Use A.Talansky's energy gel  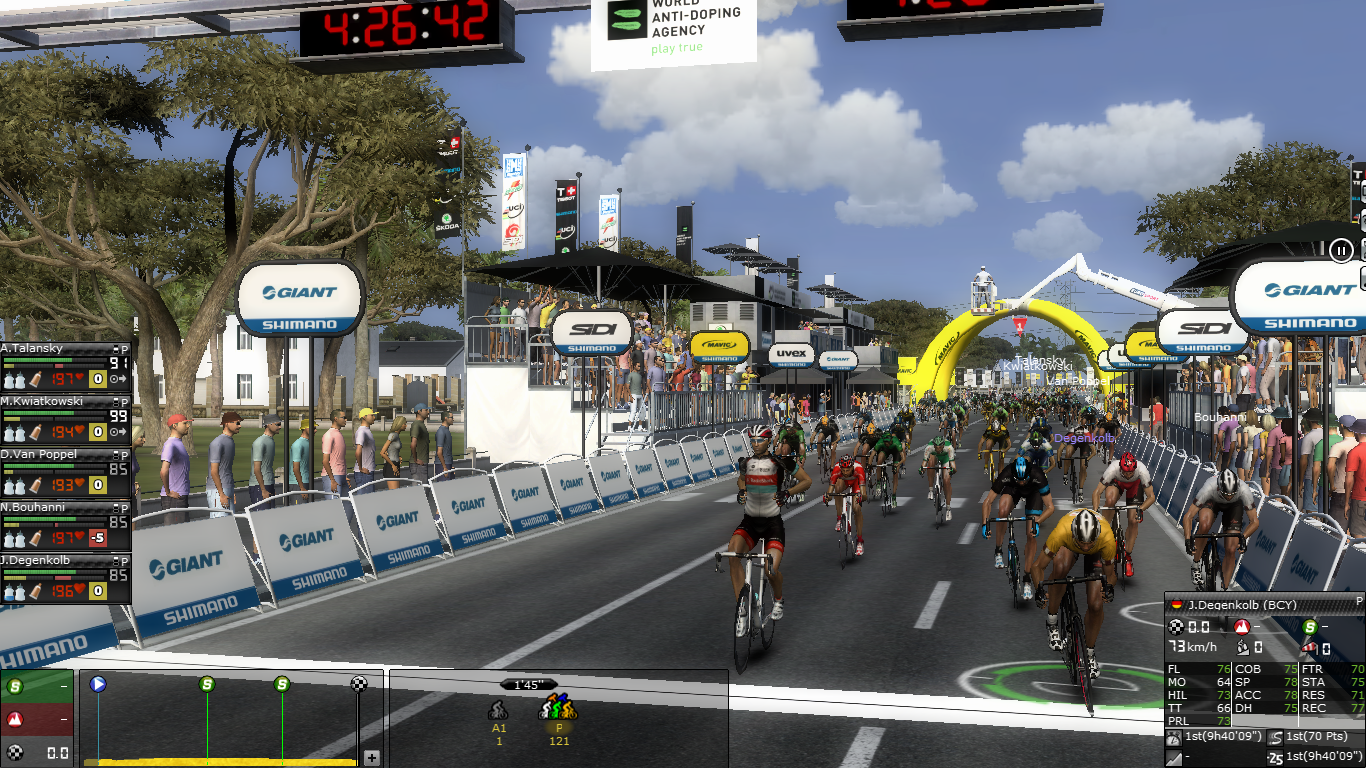click(35, 380)
